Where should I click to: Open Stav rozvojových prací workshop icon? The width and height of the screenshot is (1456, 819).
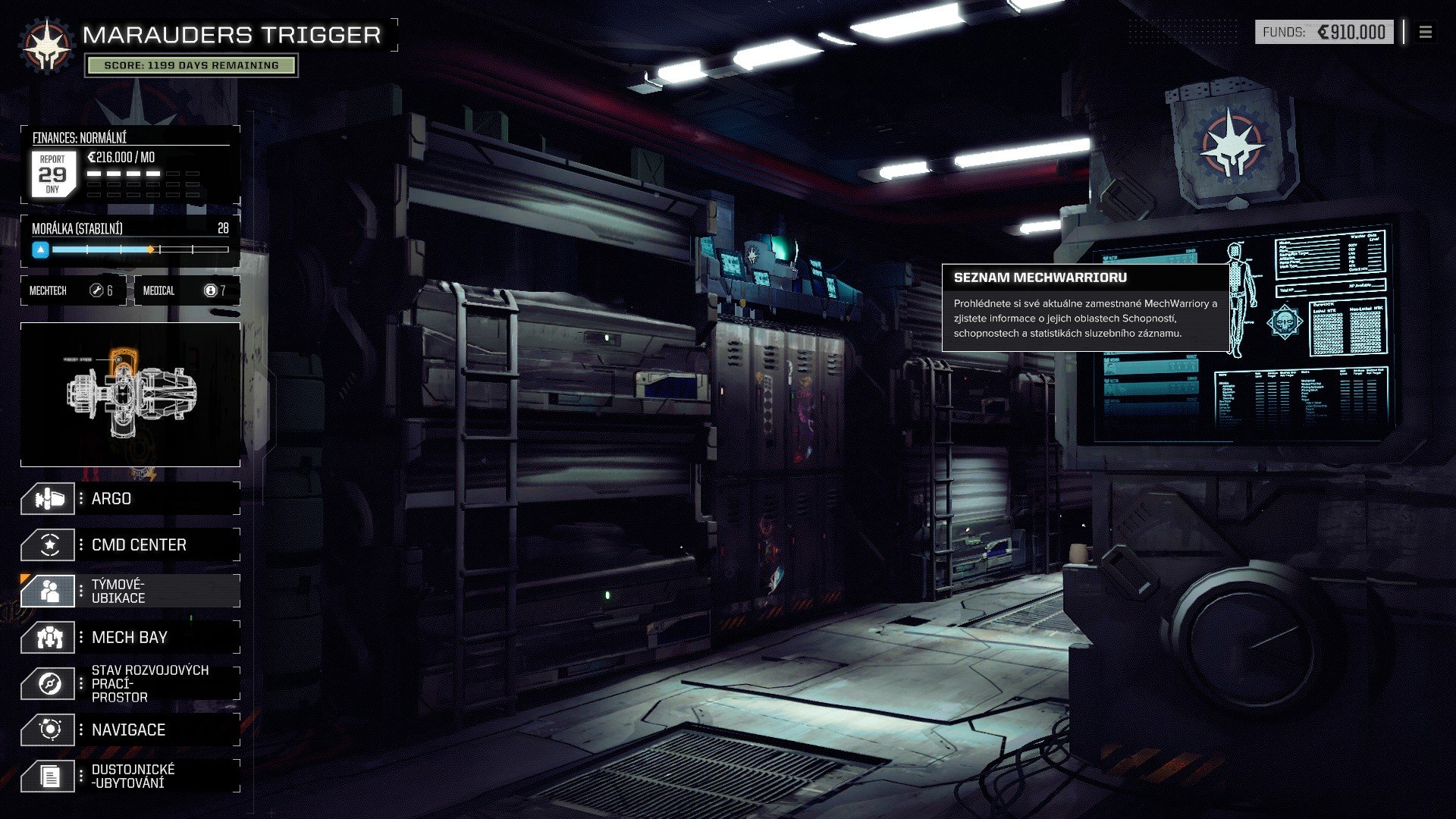[48, 682]
